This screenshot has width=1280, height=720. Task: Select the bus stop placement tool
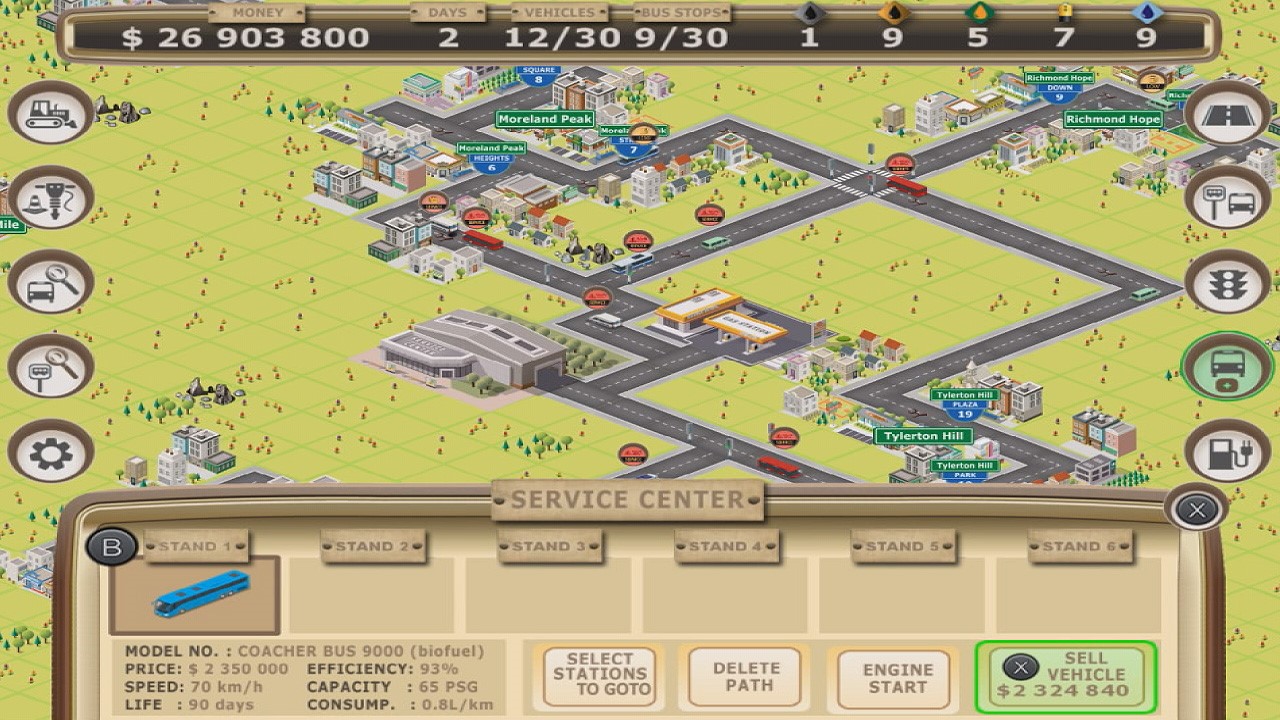coord(1228,198)
